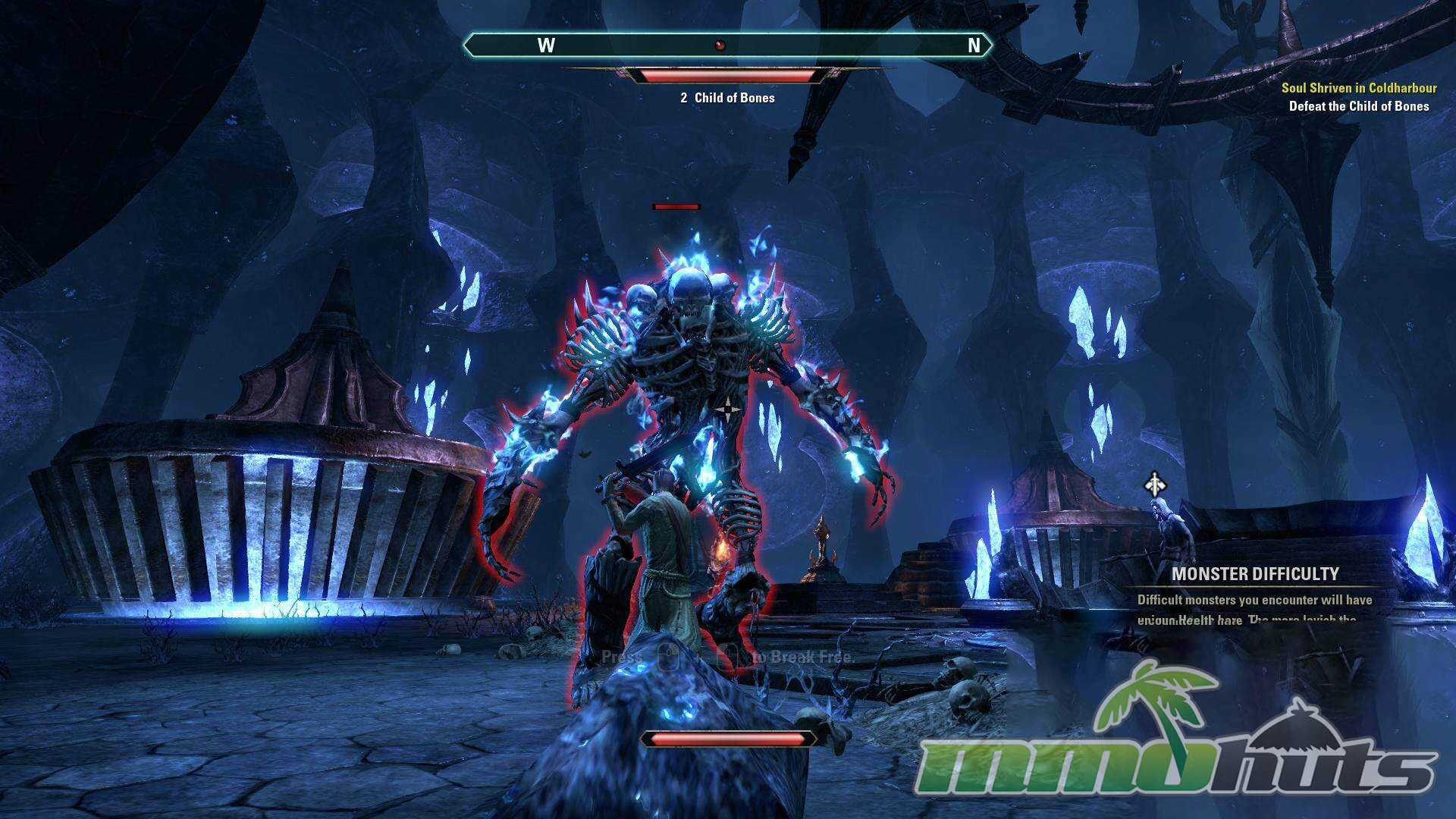Open the Monster Difficulty tutorial popup
Screen dimensions: 1456x819
[x=1255, y=574]
